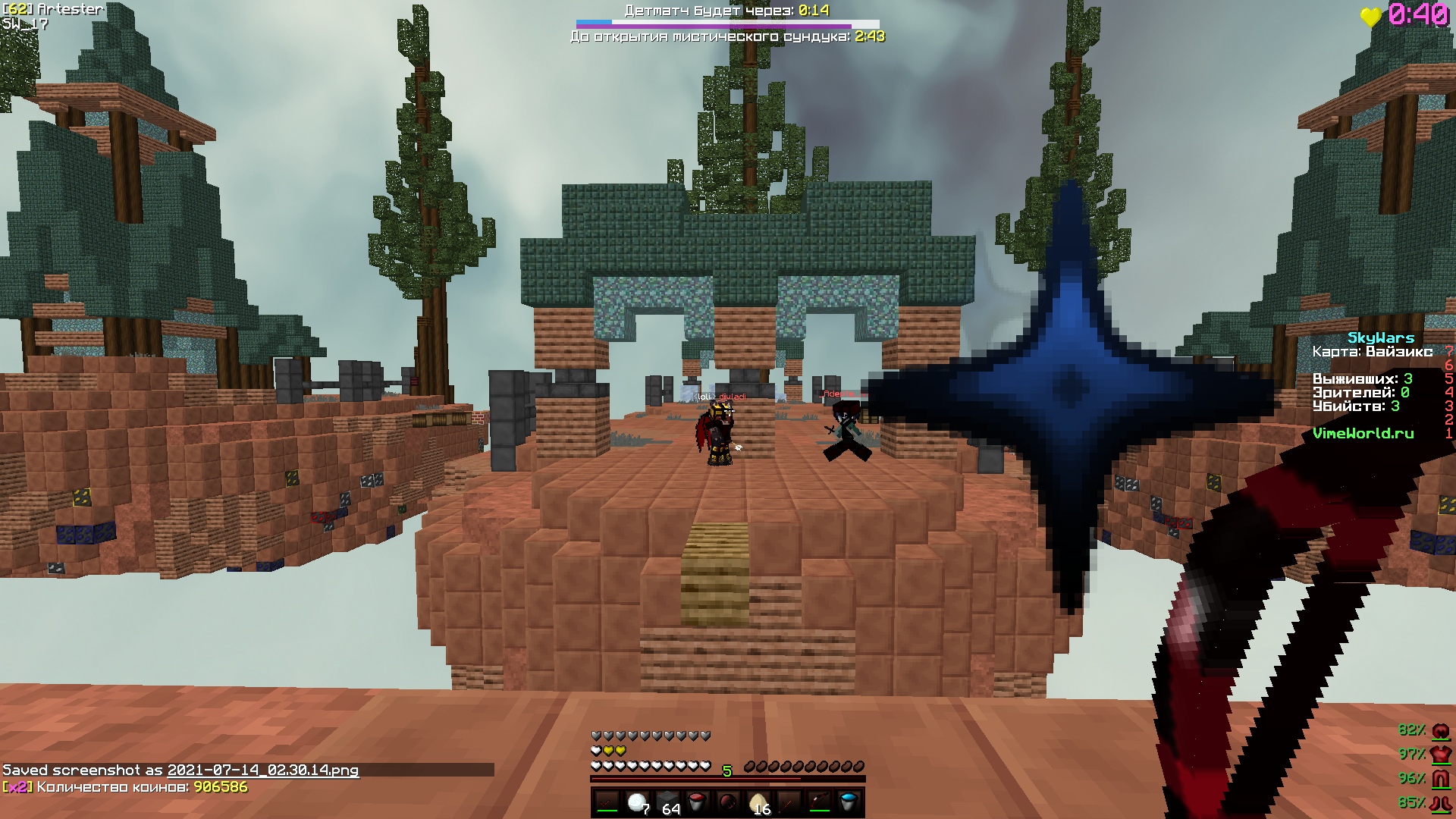Pick the egg stack of 16
The image size is (1456, 819).
point(758,803)
